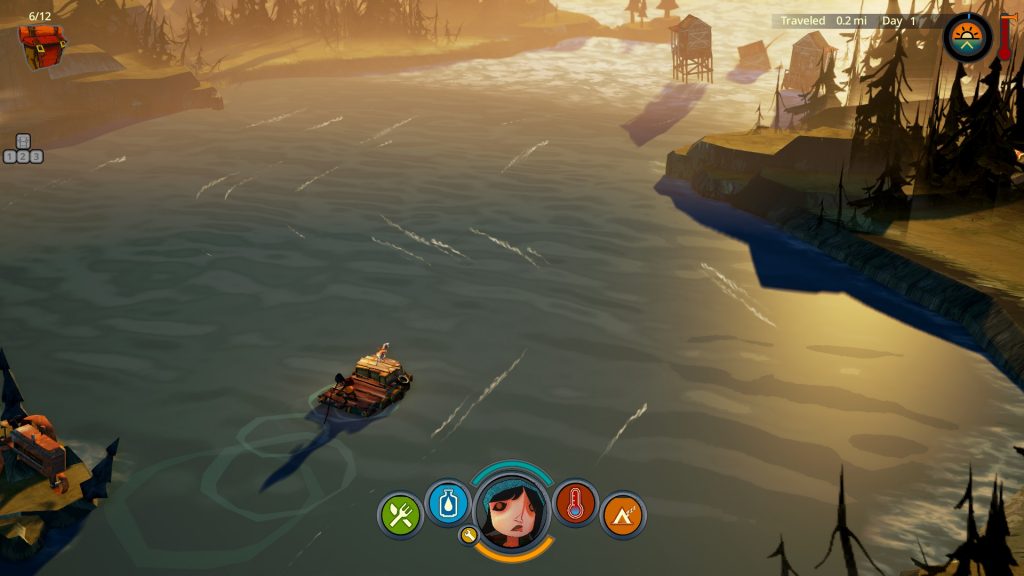Select the blue thirst water bottle icon
The height and width of the screenshot is (576, 1024).
point(448,502)
